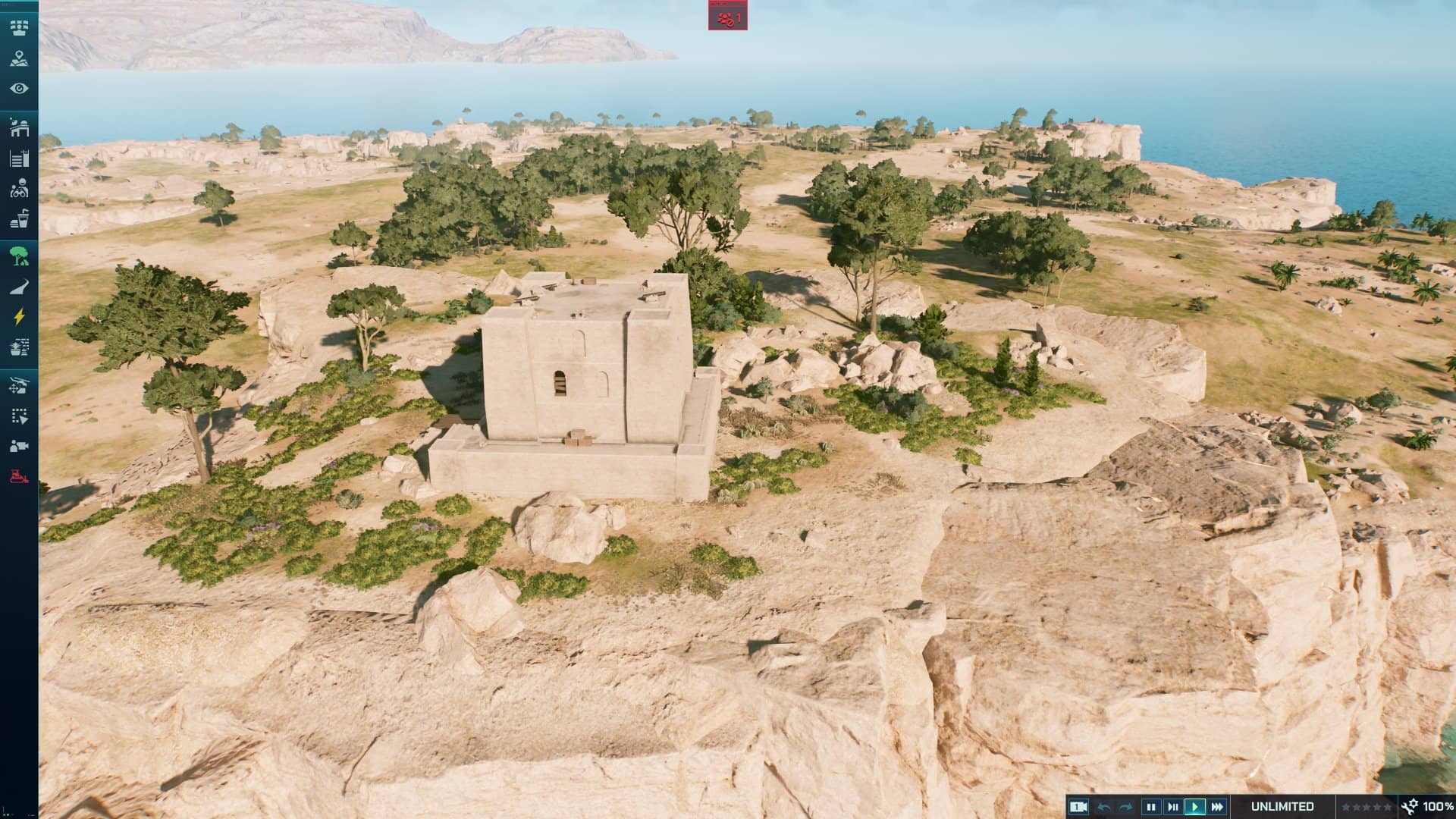Toggle the eye view modes icon
Image resolution: width=1456 pixels, height=819 pixels.
(x=19, y=89)
